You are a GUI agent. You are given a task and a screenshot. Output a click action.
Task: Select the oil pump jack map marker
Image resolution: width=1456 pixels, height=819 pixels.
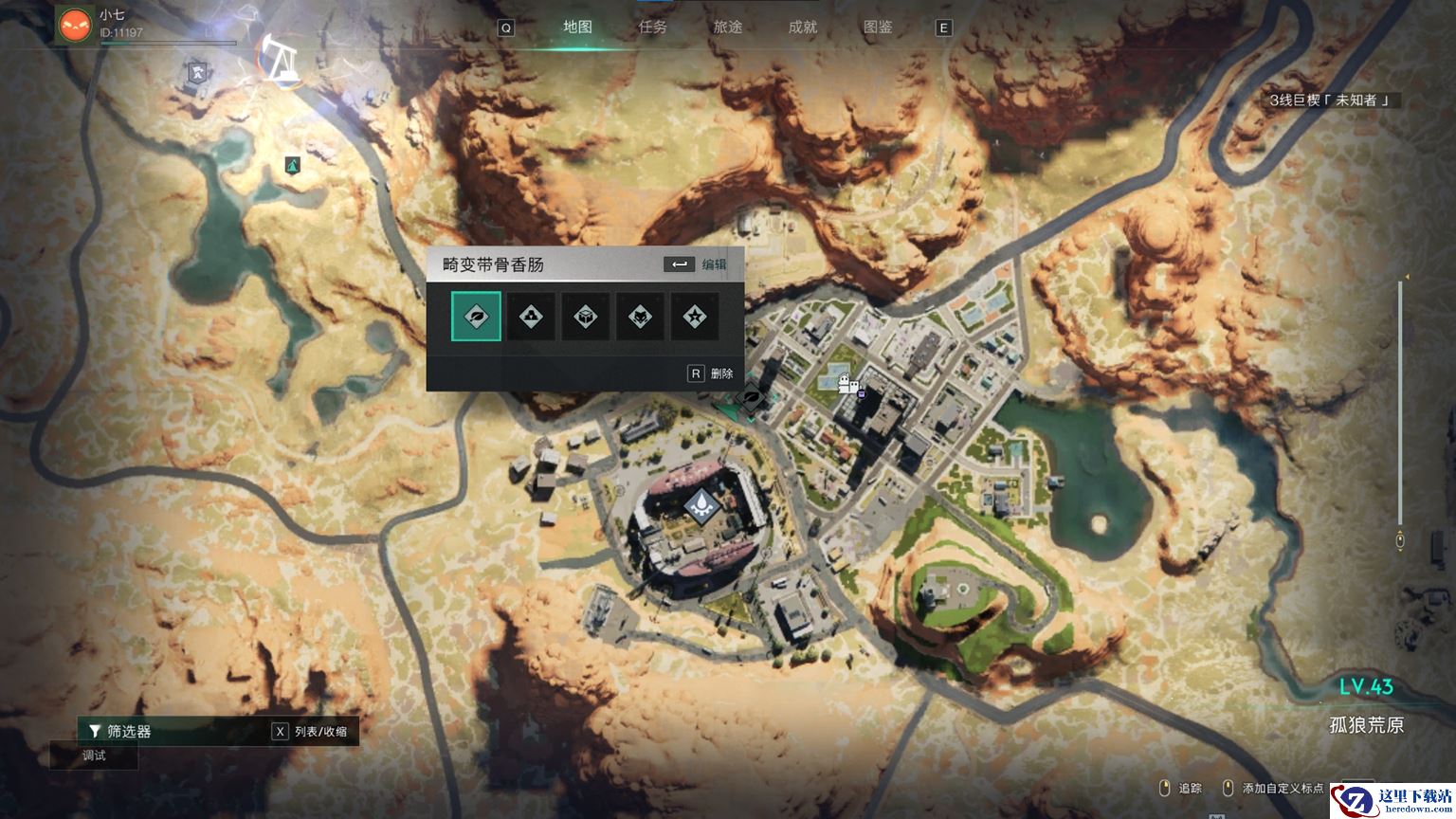(280, 59)
